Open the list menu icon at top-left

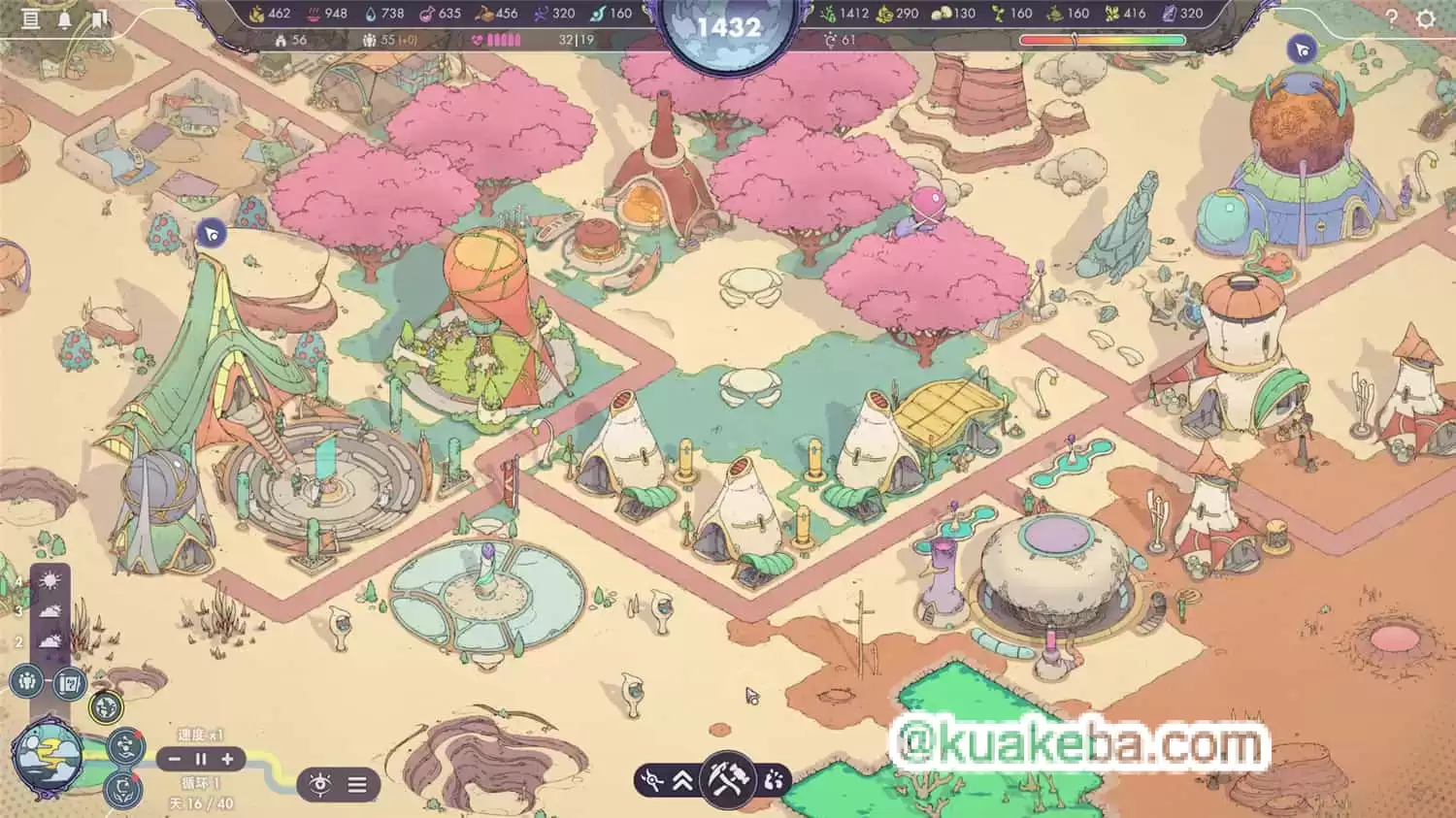[x=31, y=18]
